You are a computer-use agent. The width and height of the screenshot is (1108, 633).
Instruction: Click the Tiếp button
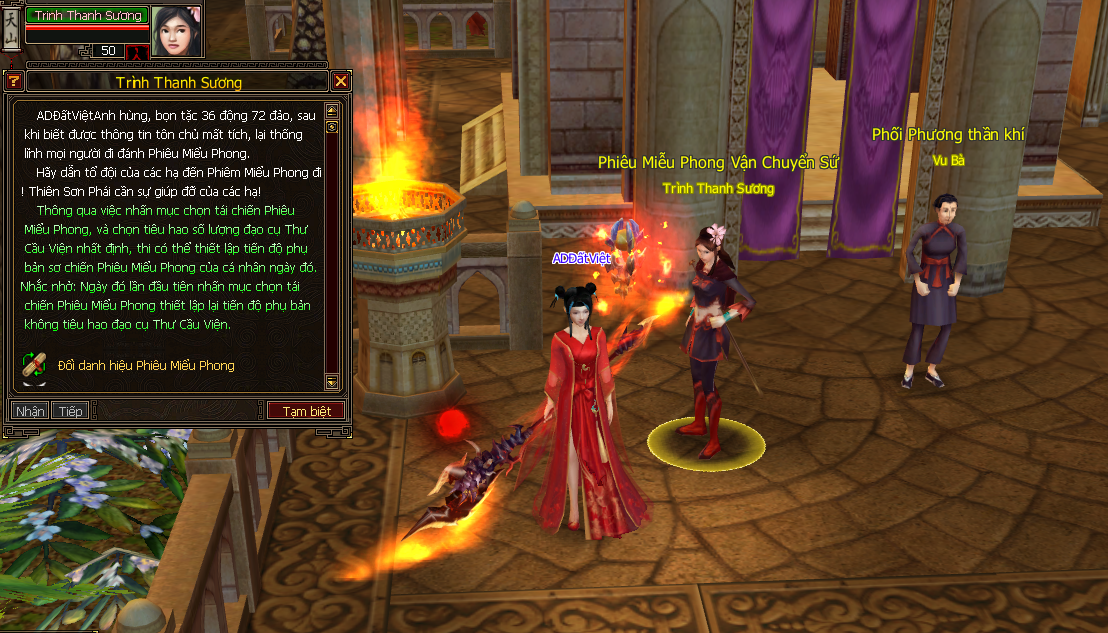(x=70, y=411)
